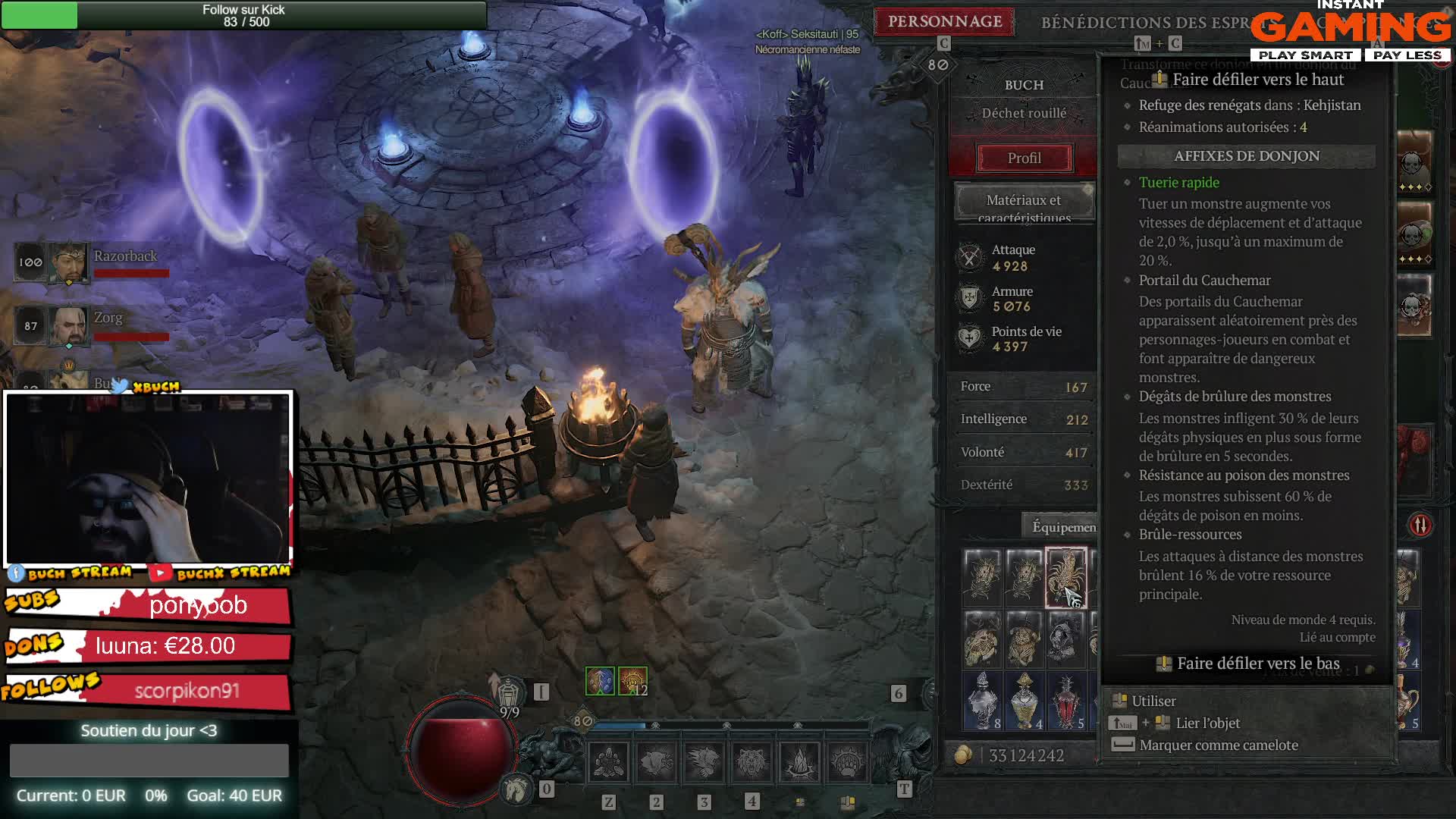The image size is (1456, 819).
Task: Select Razorback's party portrait
Action: pos(68,262)
